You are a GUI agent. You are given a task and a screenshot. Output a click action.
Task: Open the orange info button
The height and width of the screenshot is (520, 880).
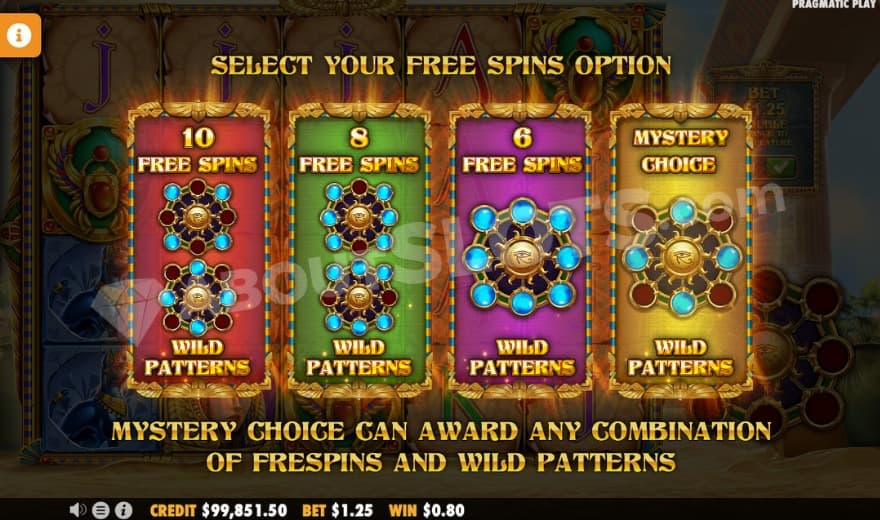click(21, 36)
